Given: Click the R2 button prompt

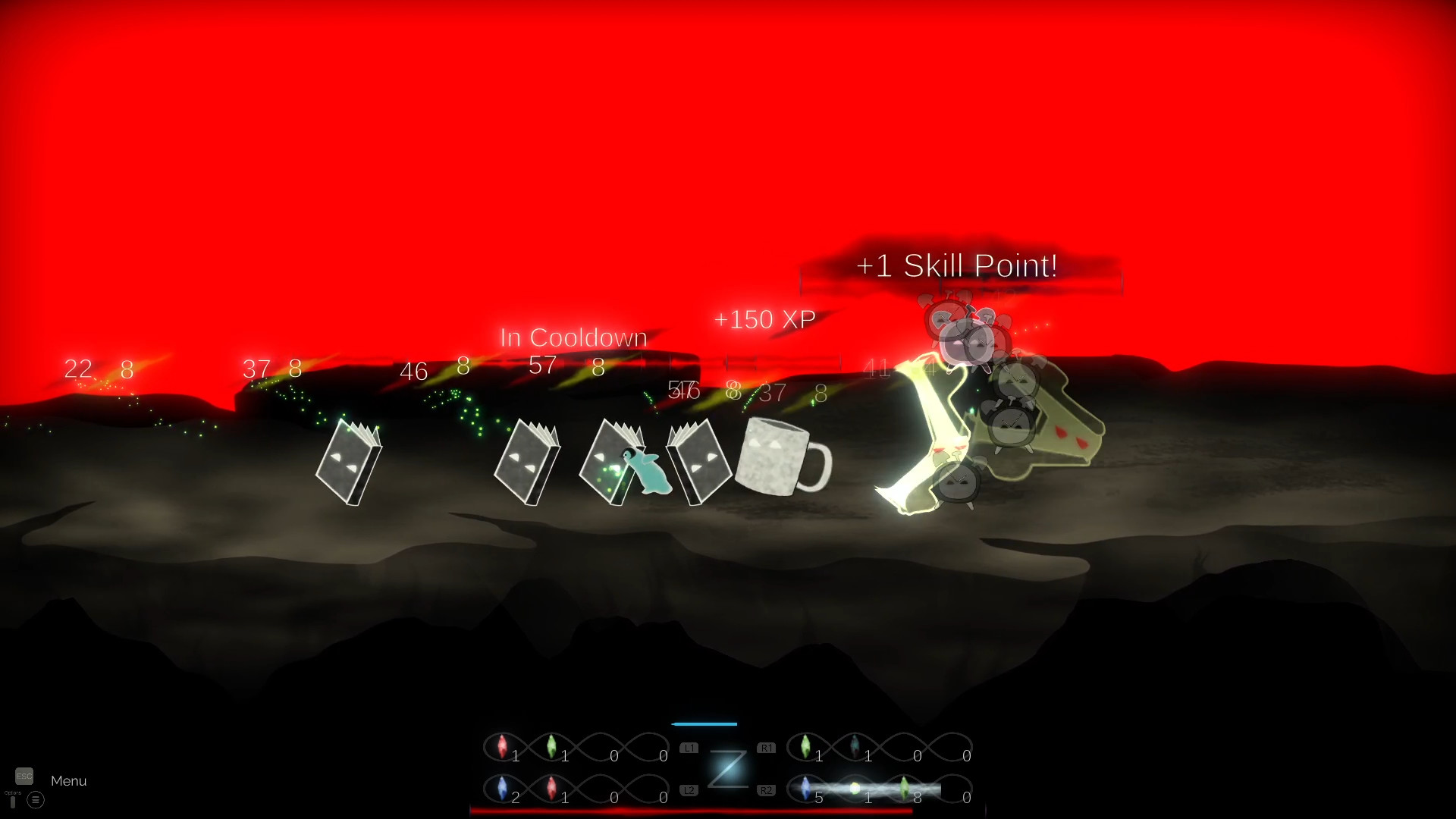Looking at the screenshot, I should [x=766, y=789].
